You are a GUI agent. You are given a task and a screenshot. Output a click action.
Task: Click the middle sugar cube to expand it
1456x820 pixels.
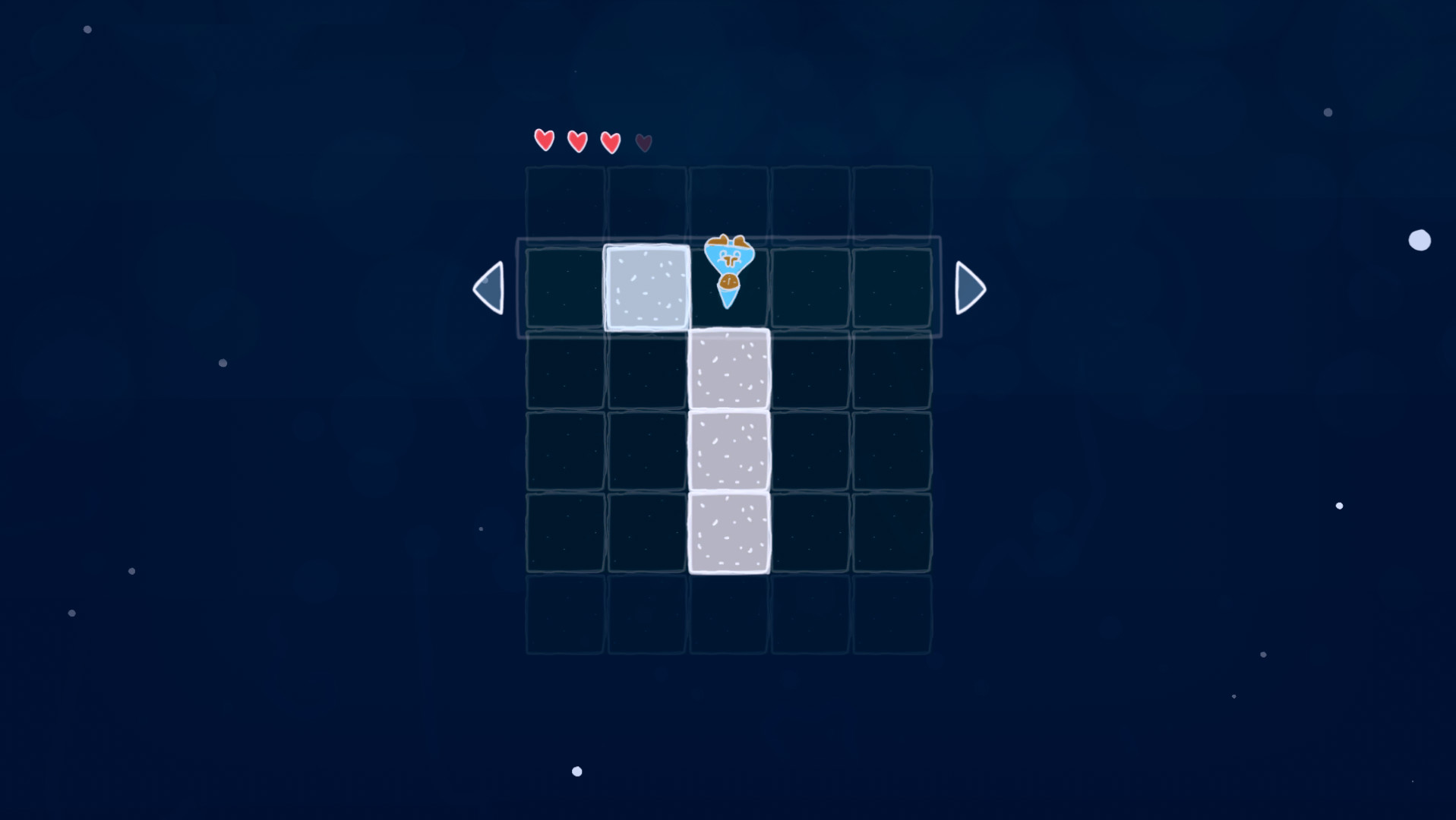728,451
